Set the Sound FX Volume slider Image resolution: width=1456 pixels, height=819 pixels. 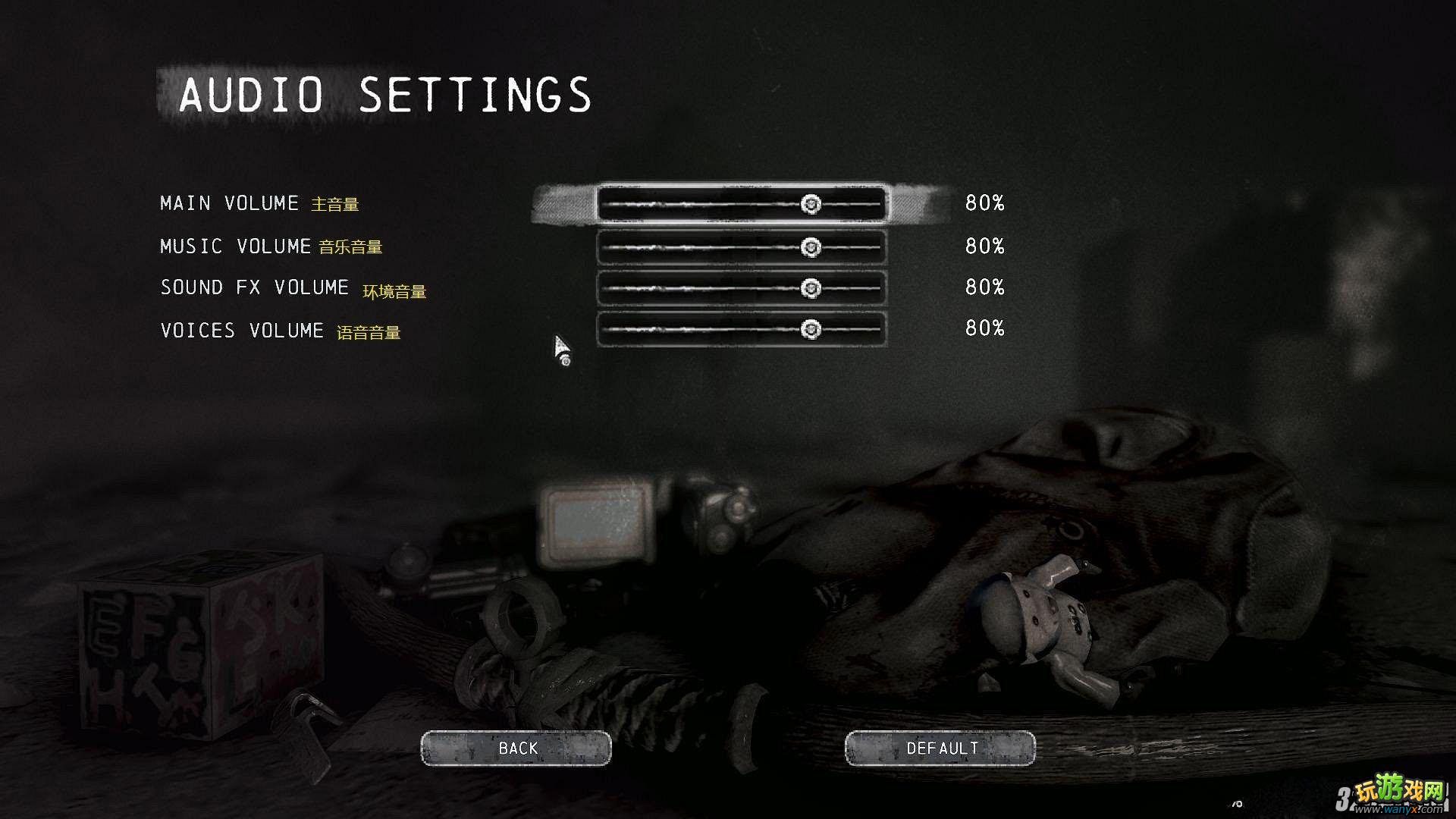point(811,288)
